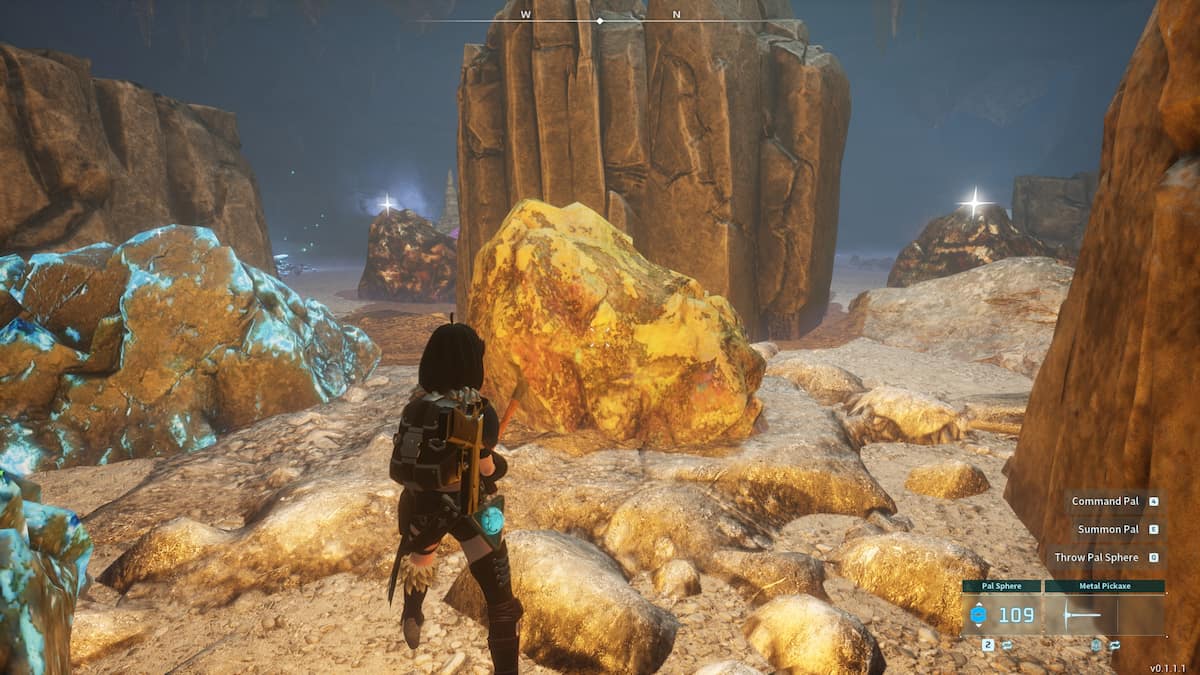Select the Pal Sphere slot
This screenshot has width=1200, height=675.
[1002, 614]
